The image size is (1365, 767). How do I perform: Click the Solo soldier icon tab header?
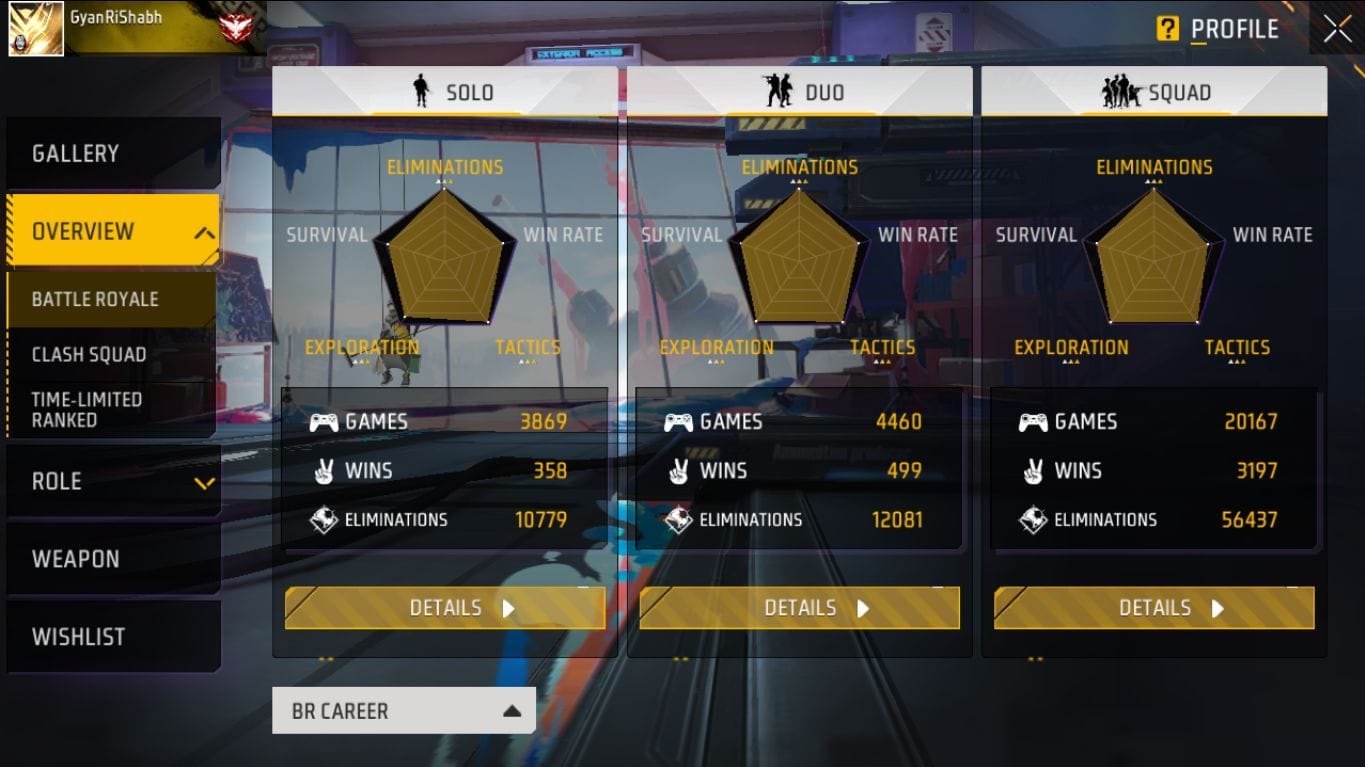[421, 92]
